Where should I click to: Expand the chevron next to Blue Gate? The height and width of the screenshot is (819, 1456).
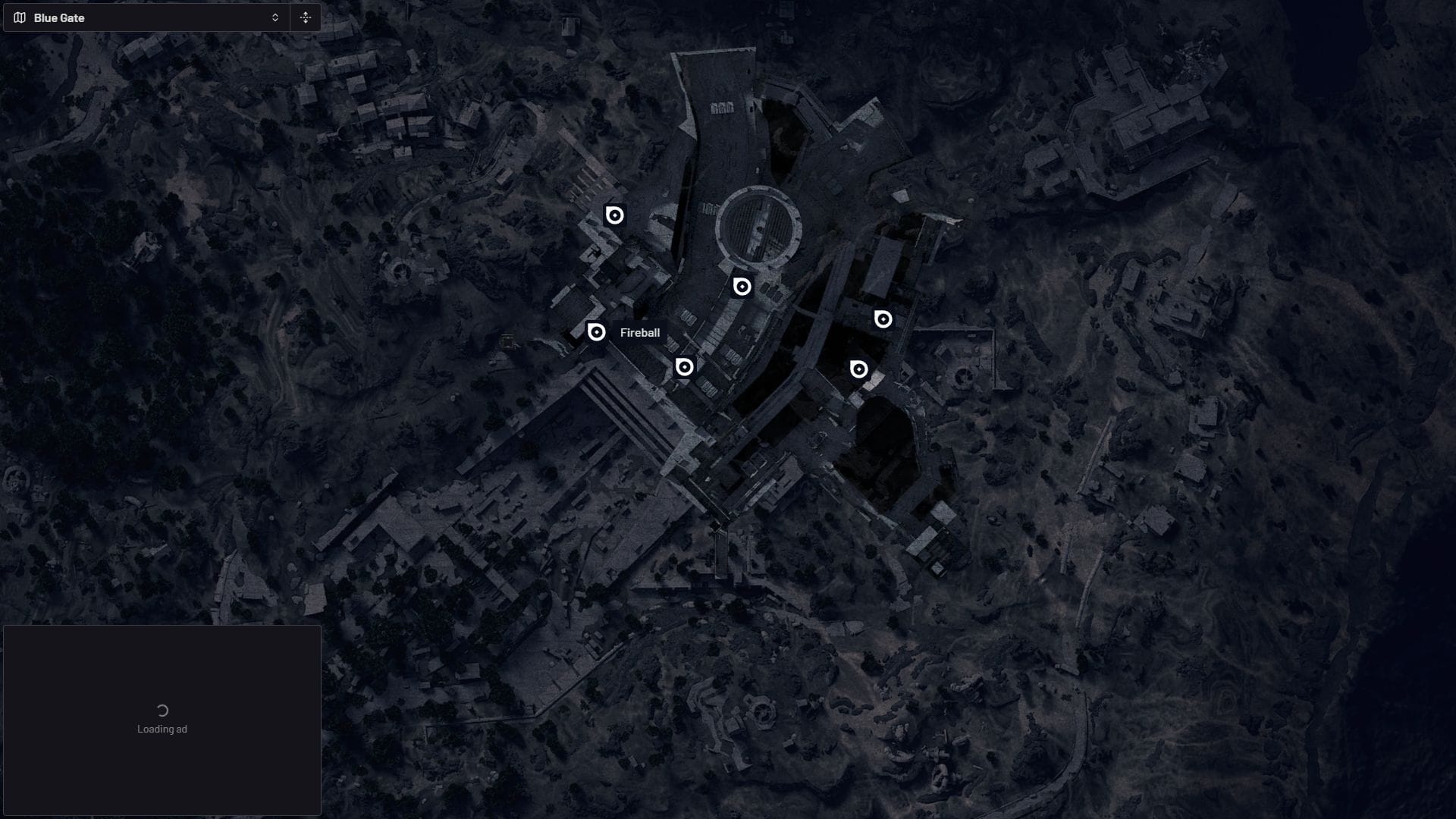(x=275, y=17)
